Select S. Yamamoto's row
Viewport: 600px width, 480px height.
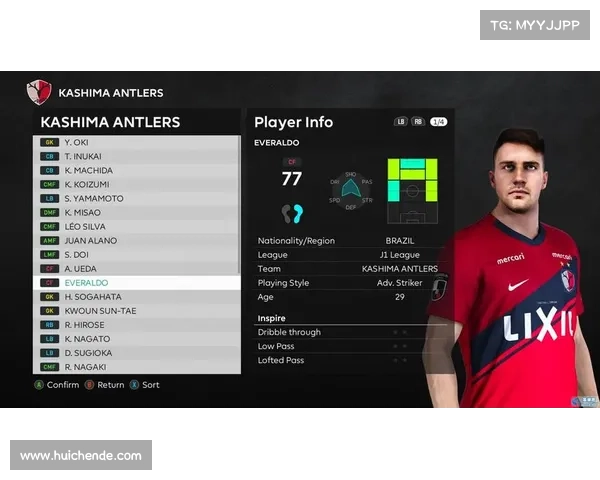click(135, 198)
